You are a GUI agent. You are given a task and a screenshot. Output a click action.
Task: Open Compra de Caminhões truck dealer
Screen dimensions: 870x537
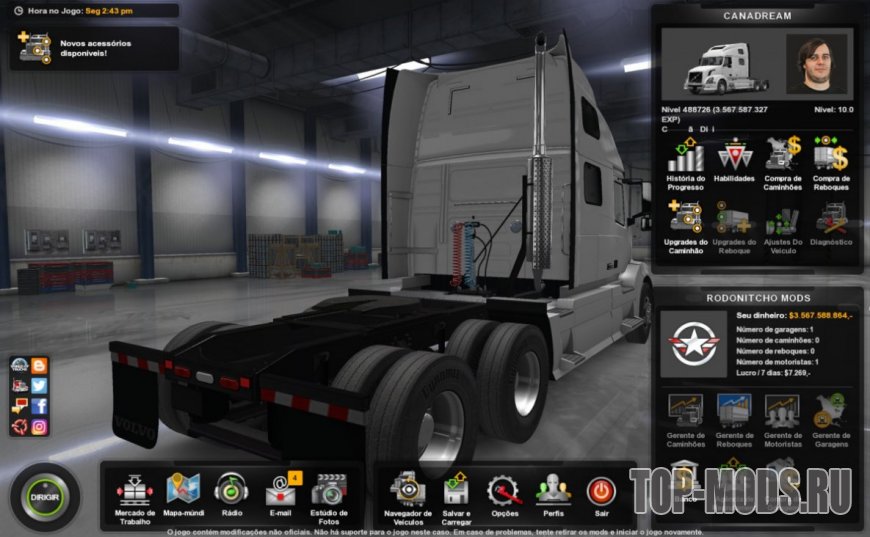point(783,162)
